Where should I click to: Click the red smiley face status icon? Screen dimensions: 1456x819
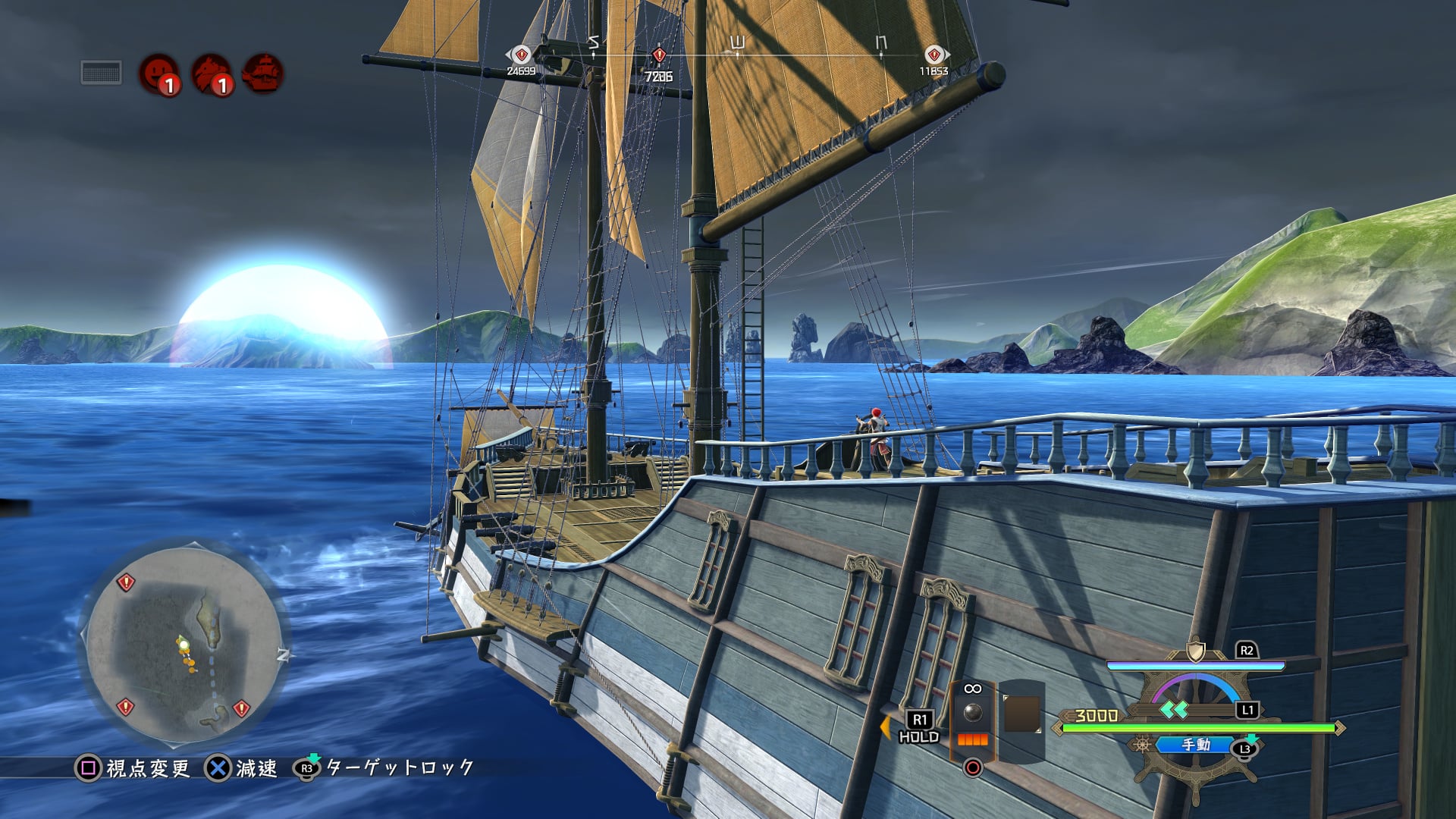158,74
